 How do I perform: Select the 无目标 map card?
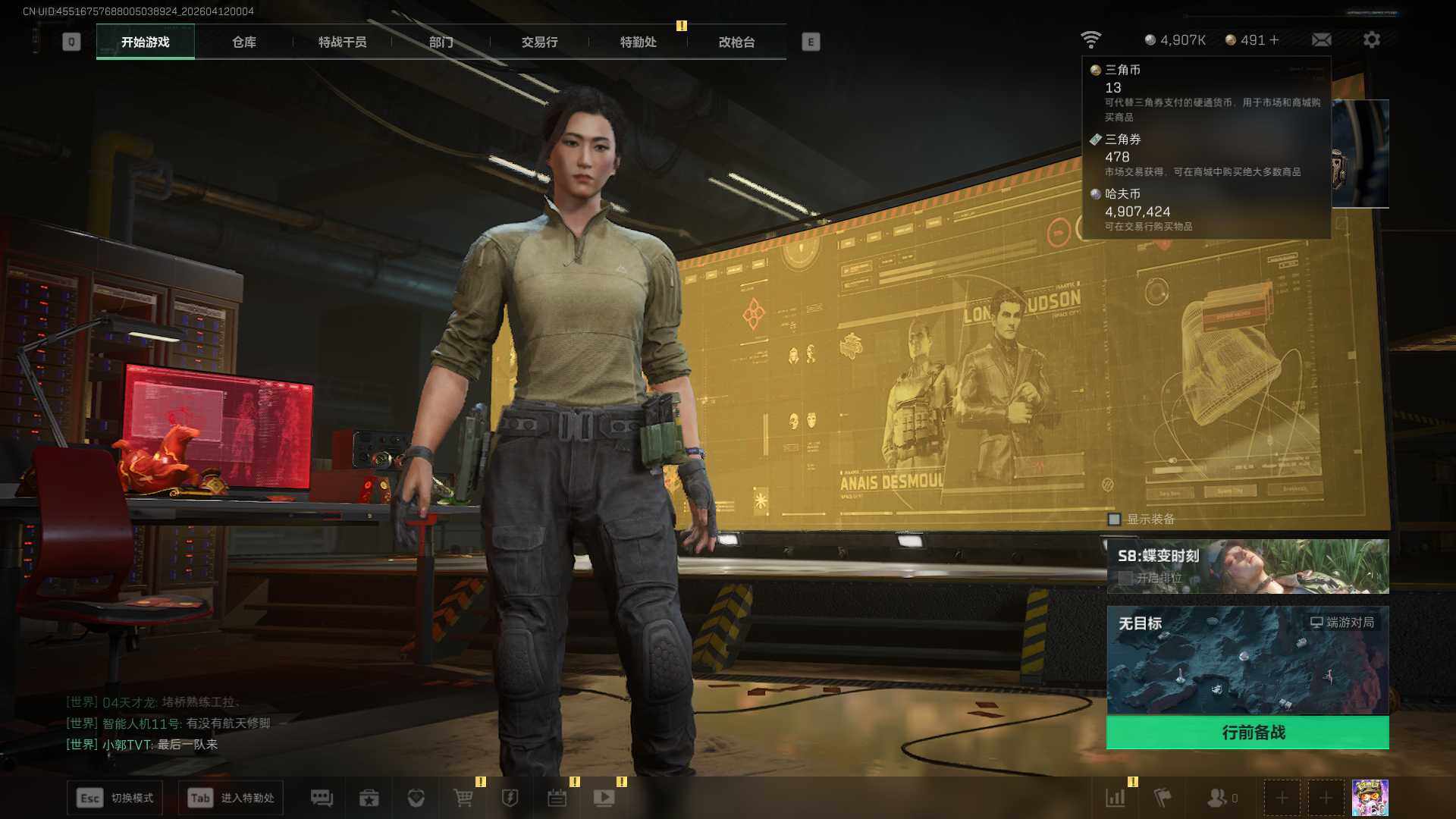(x=1247, y=660)
